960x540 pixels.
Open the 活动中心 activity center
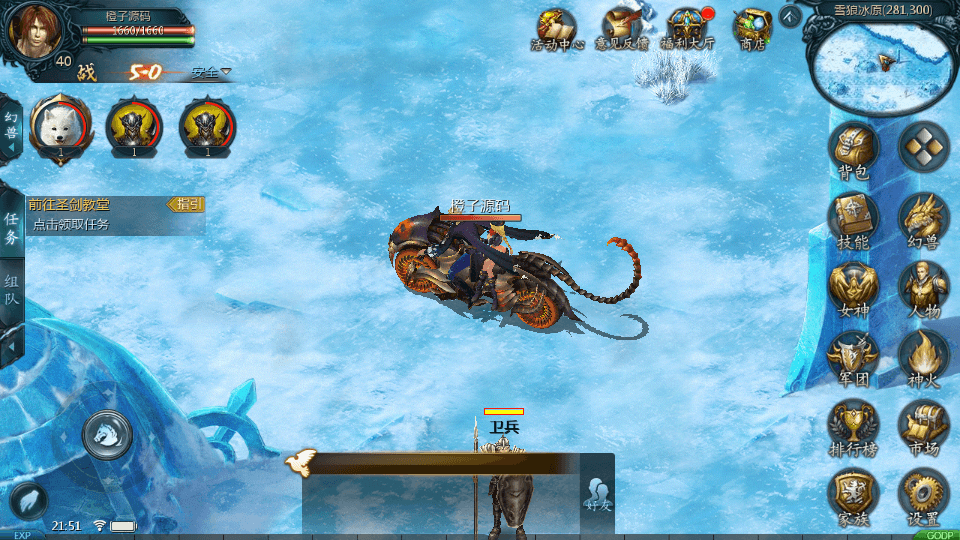556,28
